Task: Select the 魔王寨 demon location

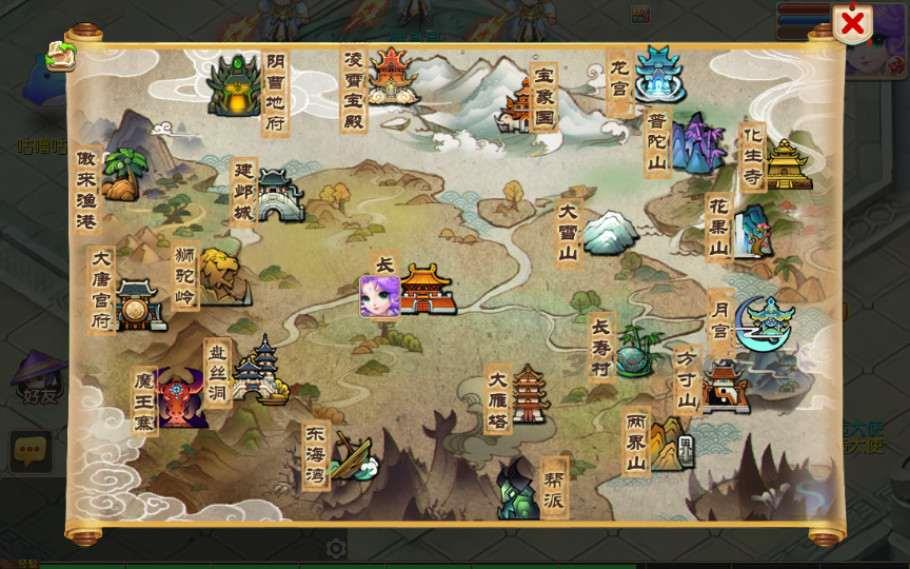Action: [180, 398]
